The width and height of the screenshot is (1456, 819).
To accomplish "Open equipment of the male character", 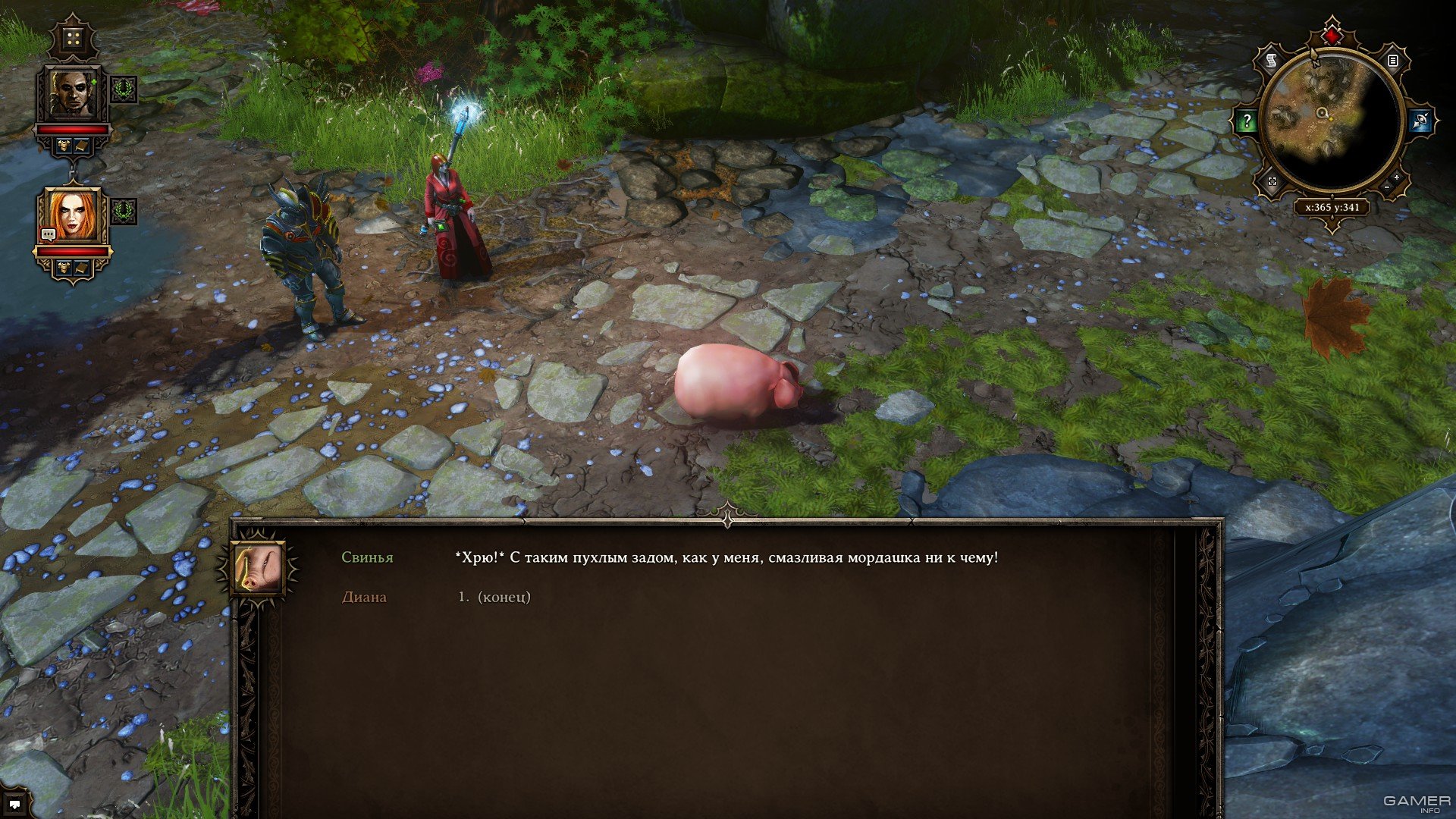I will (x=64, y=145).
